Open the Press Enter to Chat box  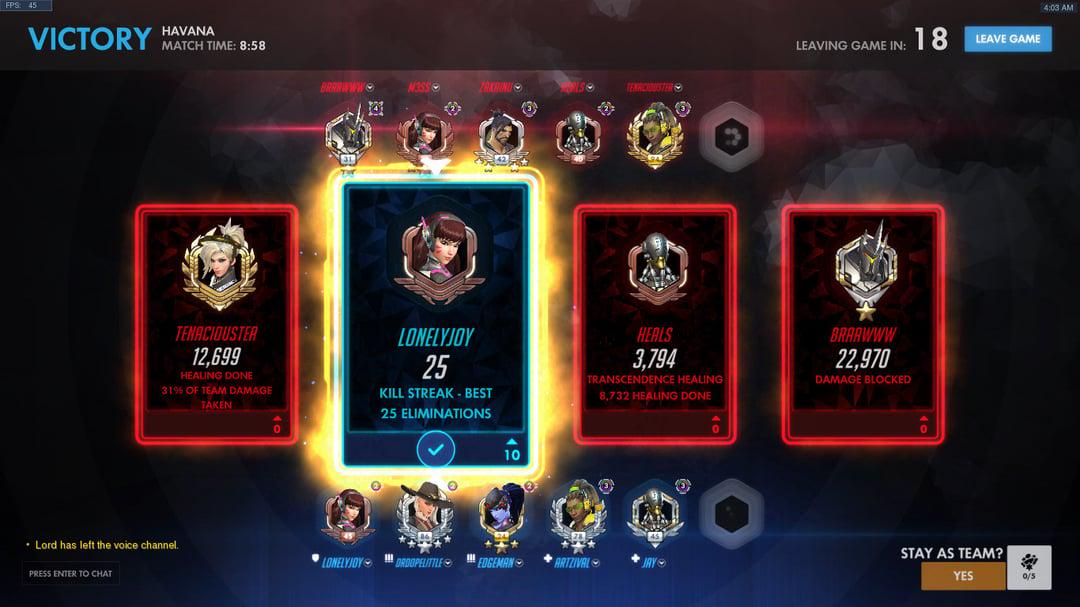70,574
